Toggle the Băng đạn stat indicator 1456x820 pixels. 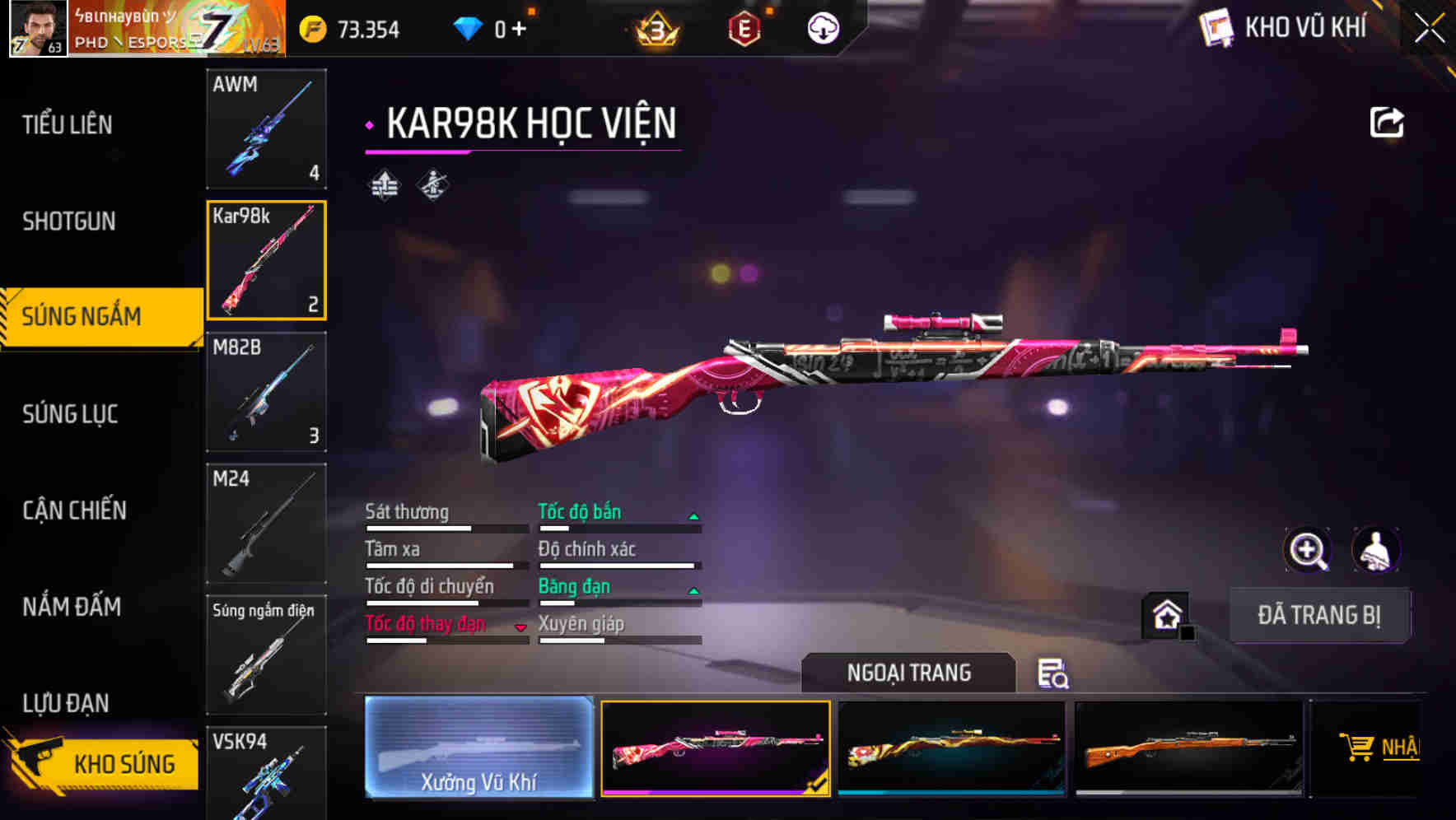[x=694, y=589]
